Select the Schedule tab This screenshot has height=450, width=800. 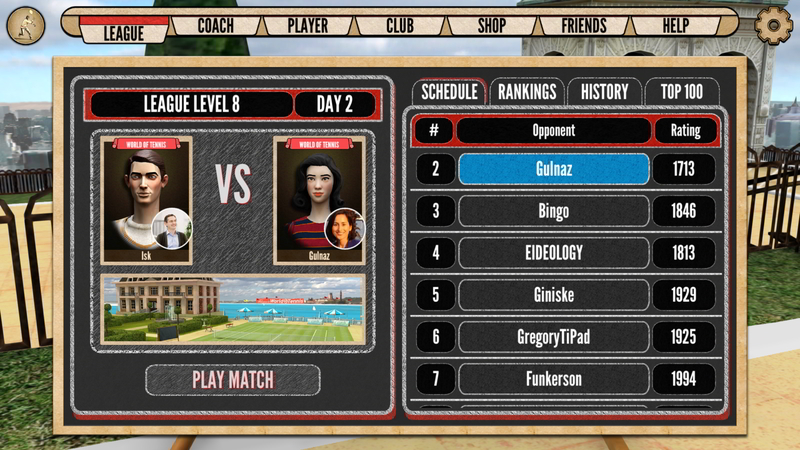pos(449,92)
